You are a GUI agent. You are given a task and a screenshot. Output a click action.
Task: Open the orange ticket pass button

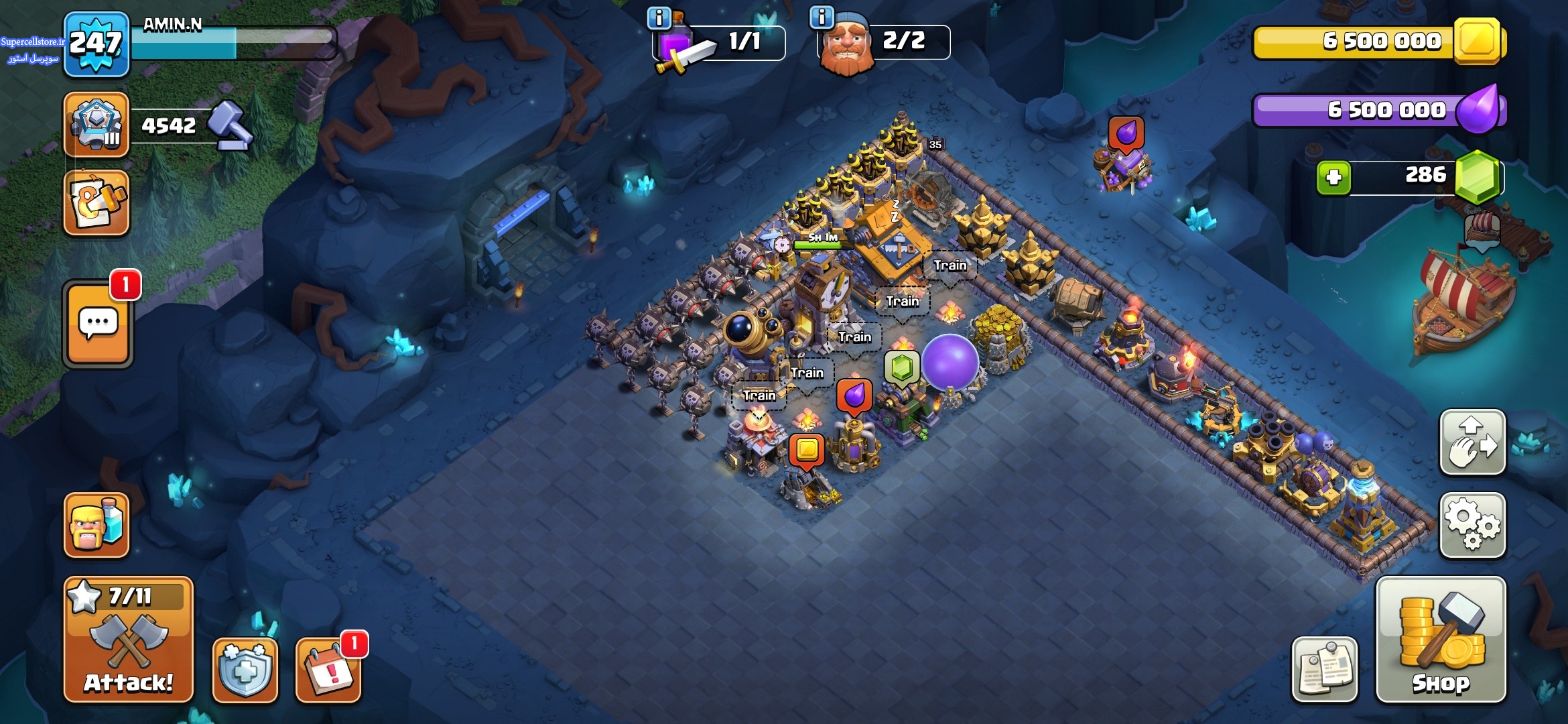(96, 202)
